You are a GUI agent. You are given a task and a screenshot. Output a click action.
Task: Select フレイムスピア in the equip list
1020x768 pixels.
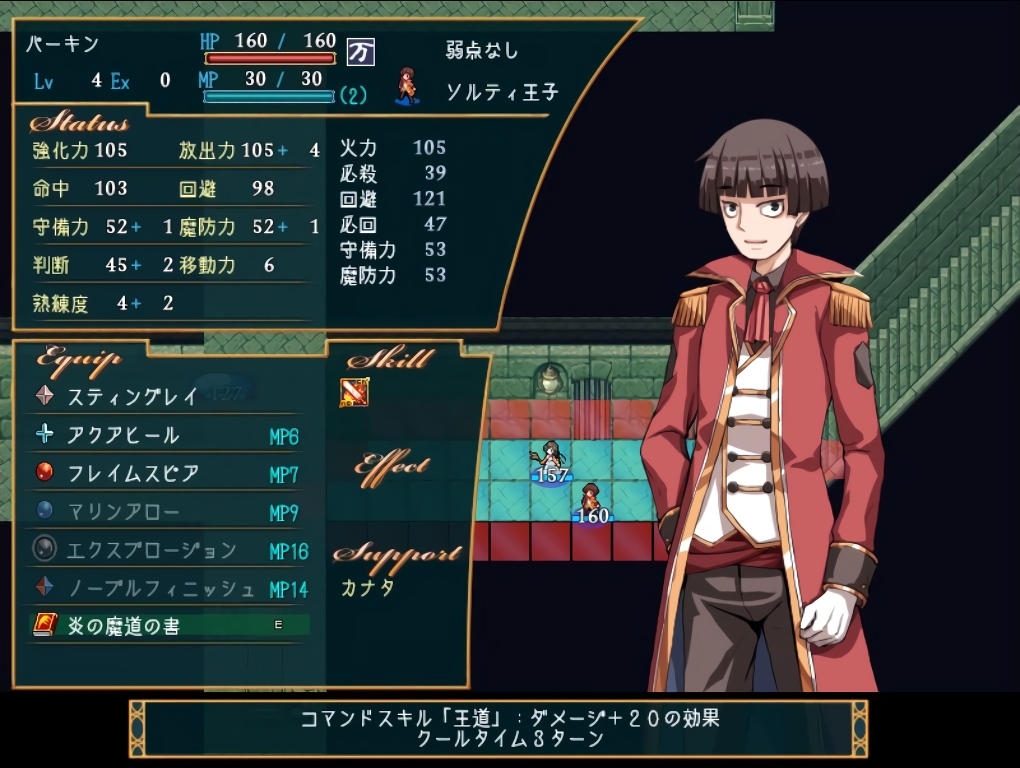pyautogui.click(x=133, y=473)
